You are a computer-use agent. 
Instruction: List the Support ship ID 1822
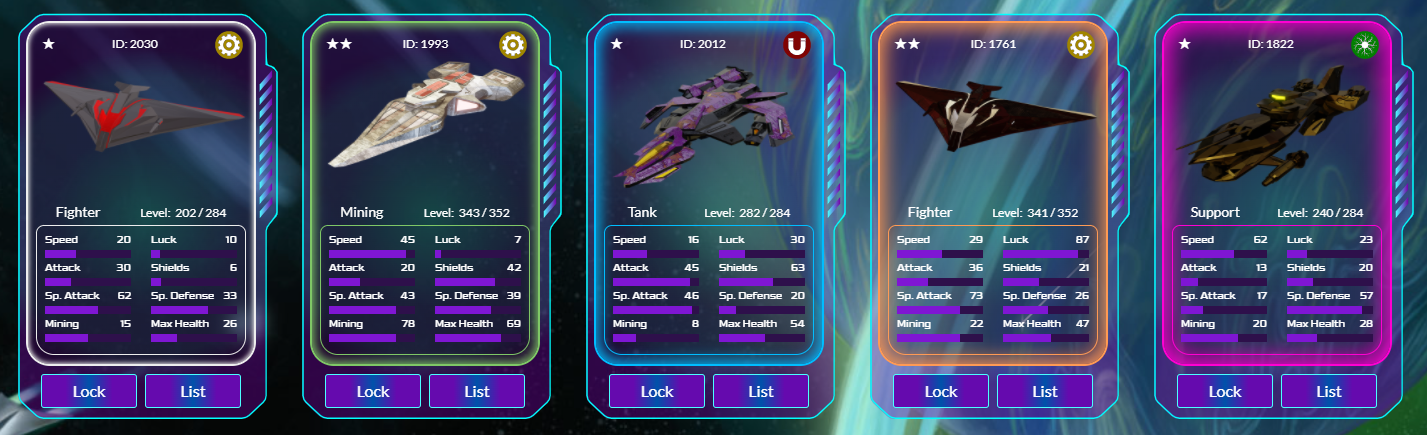[x=1329, y=391]
